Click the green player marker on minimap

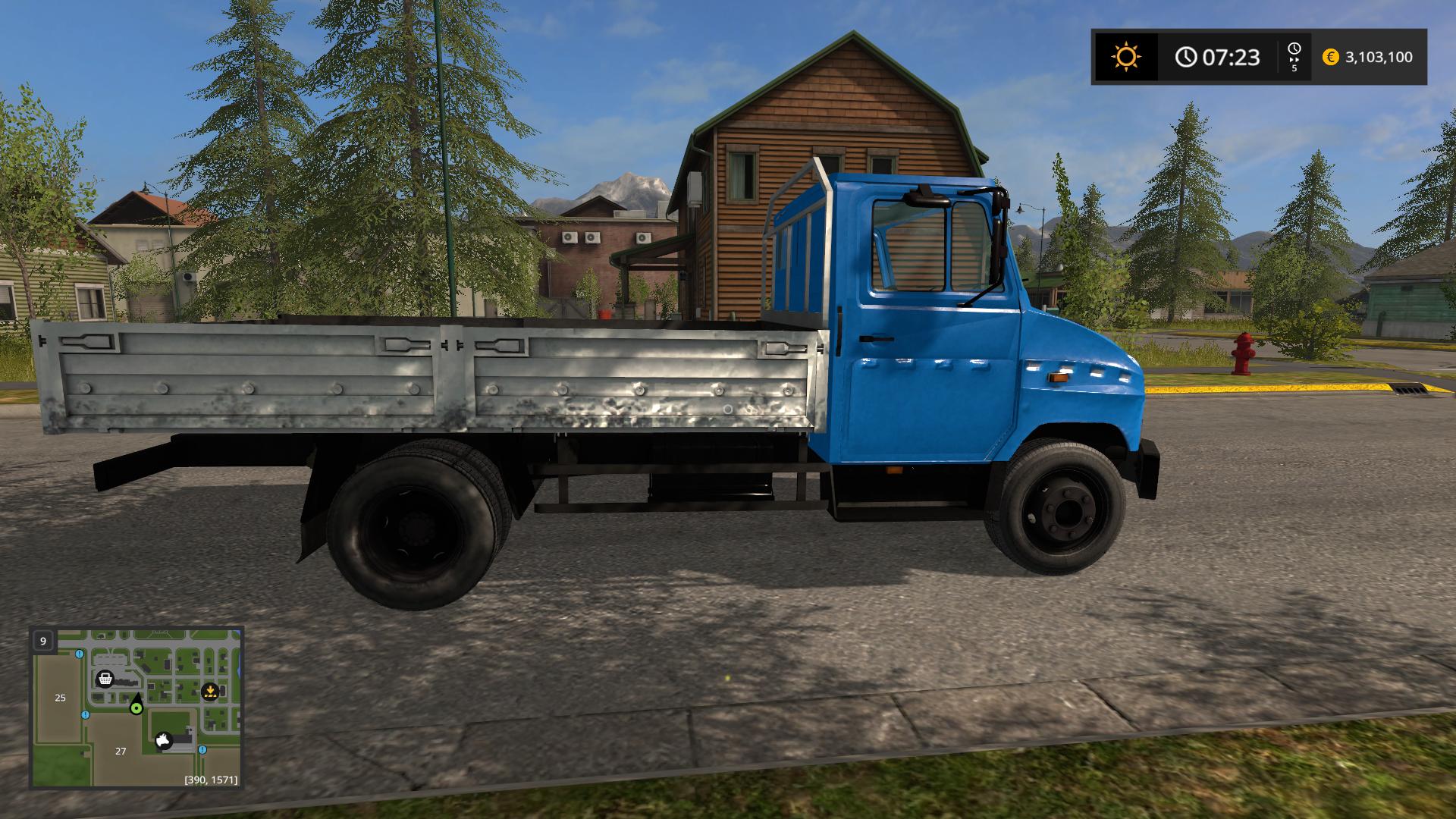click(x=136, y=708)
